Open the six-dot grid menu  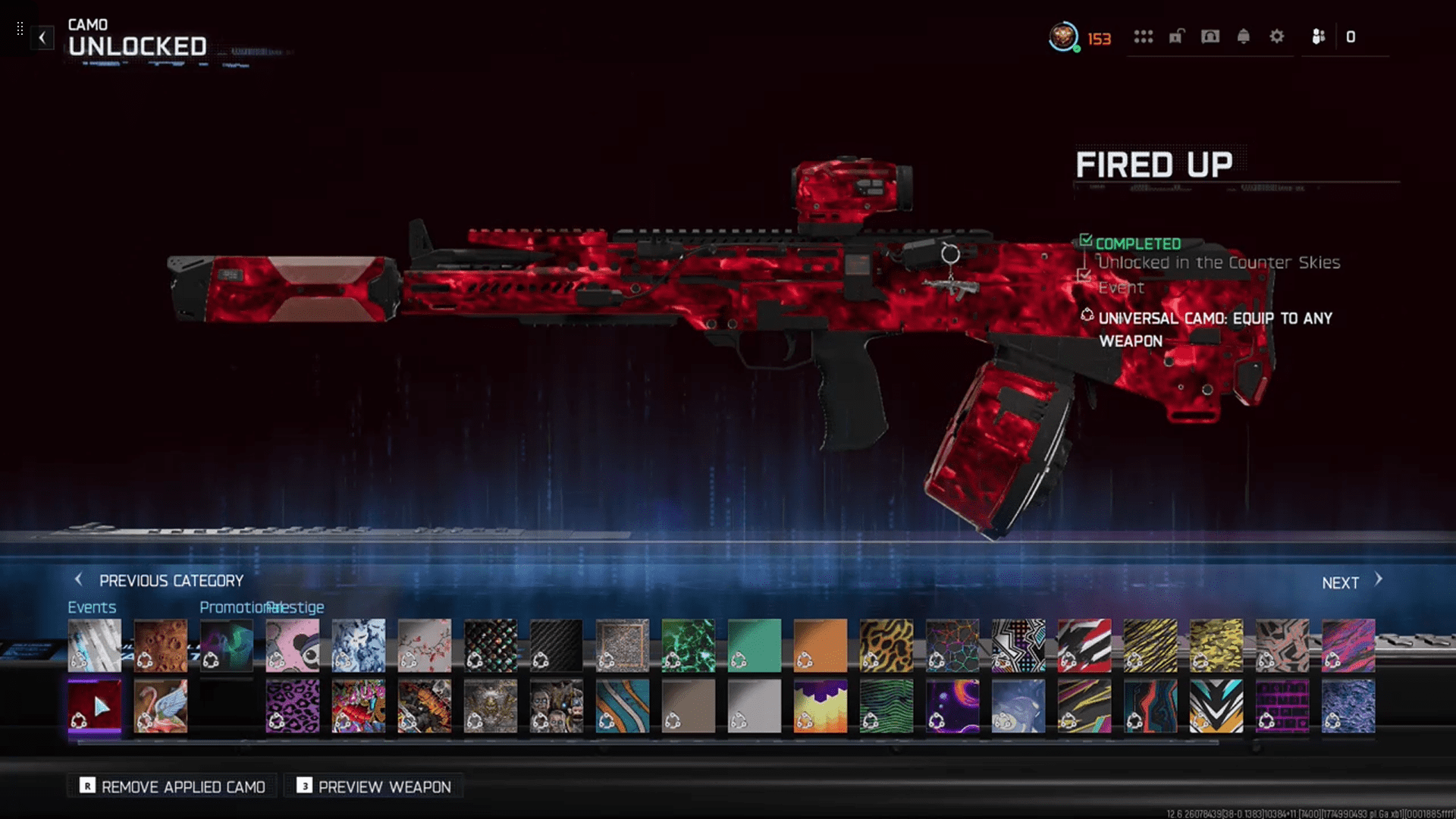click(x=1143, y=36)
